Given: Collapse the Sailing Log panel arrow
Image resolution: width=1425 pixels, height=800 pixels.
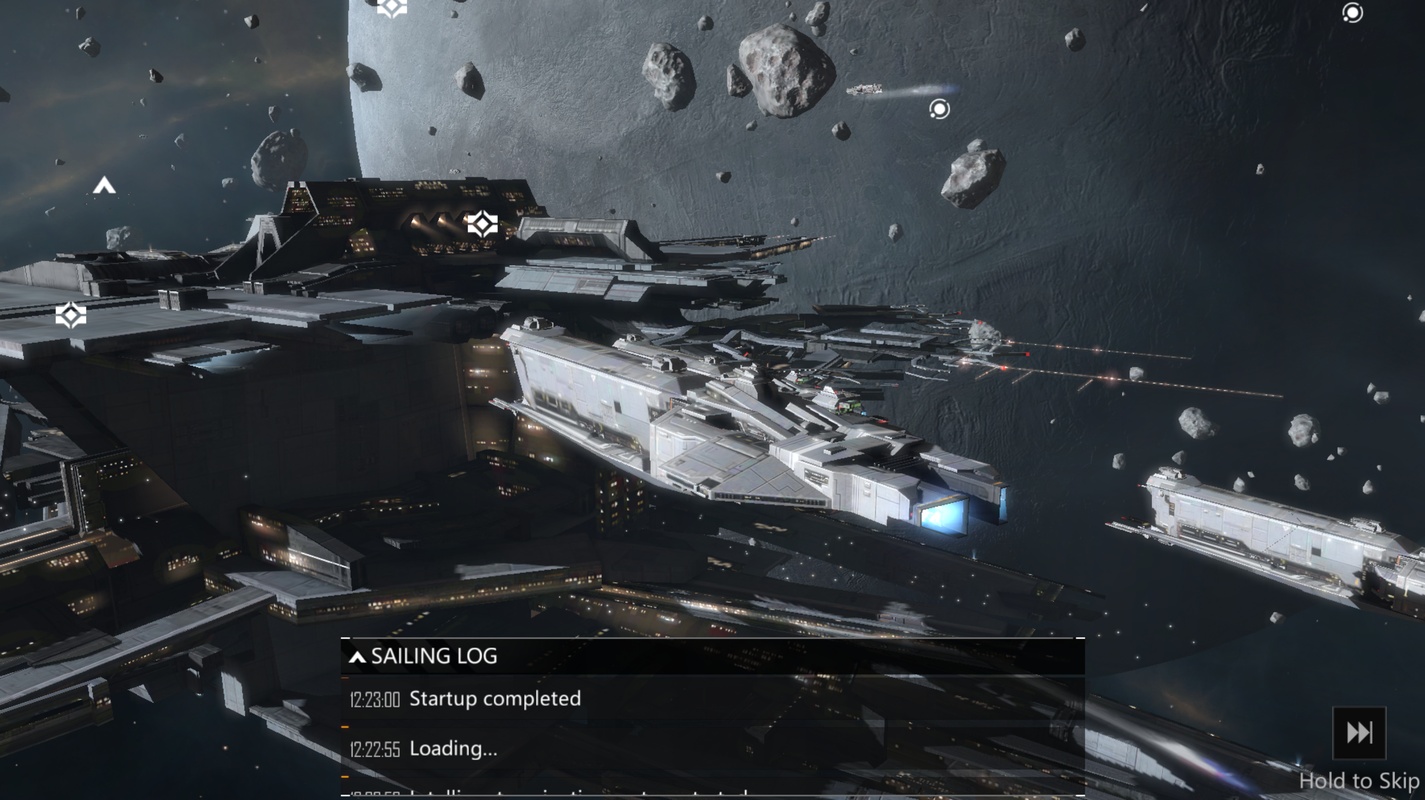Looking at the screenshot, I should click(357, 657).
